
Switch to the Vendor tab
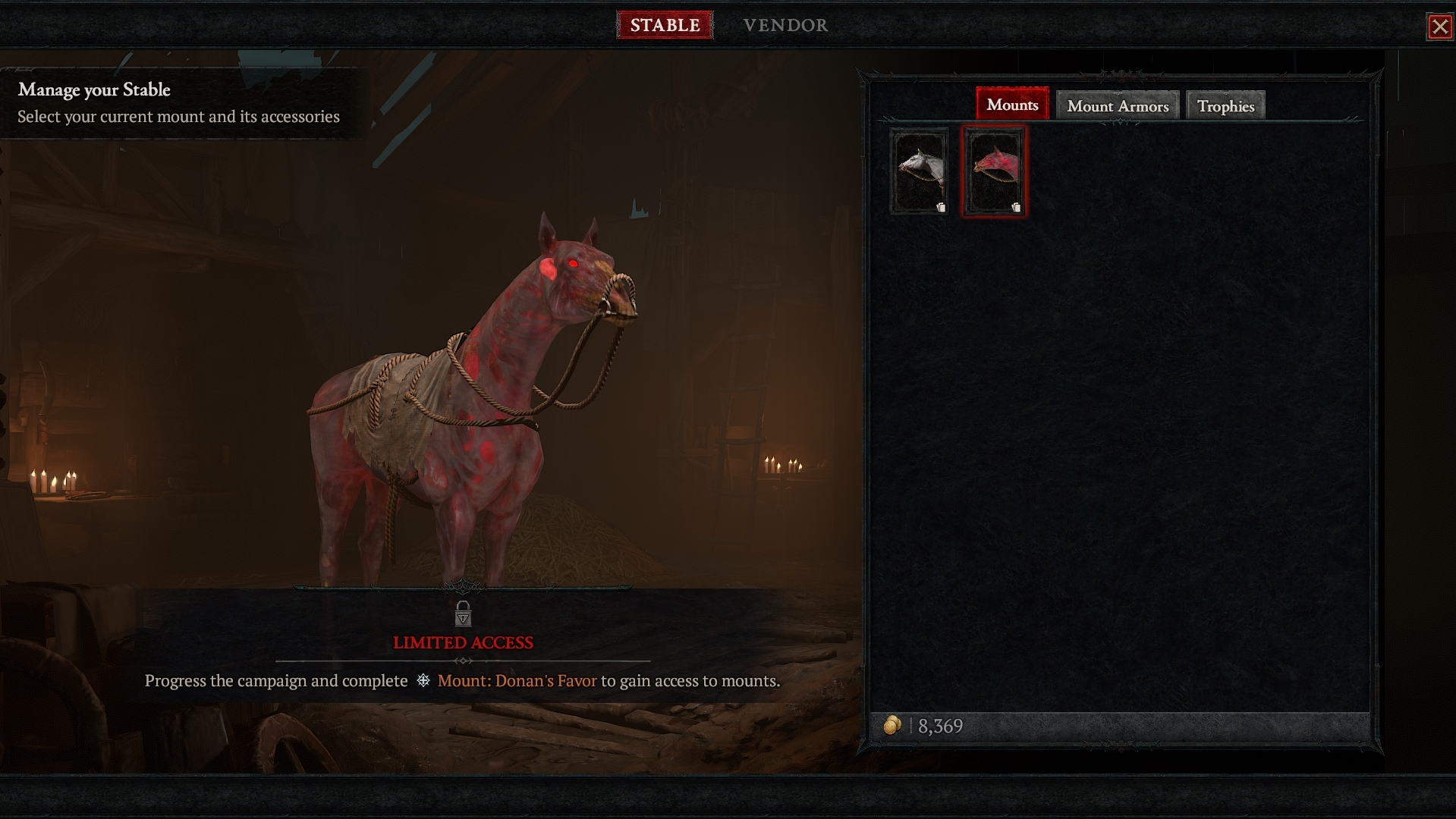pyautogui.click(x=785, y=25)
